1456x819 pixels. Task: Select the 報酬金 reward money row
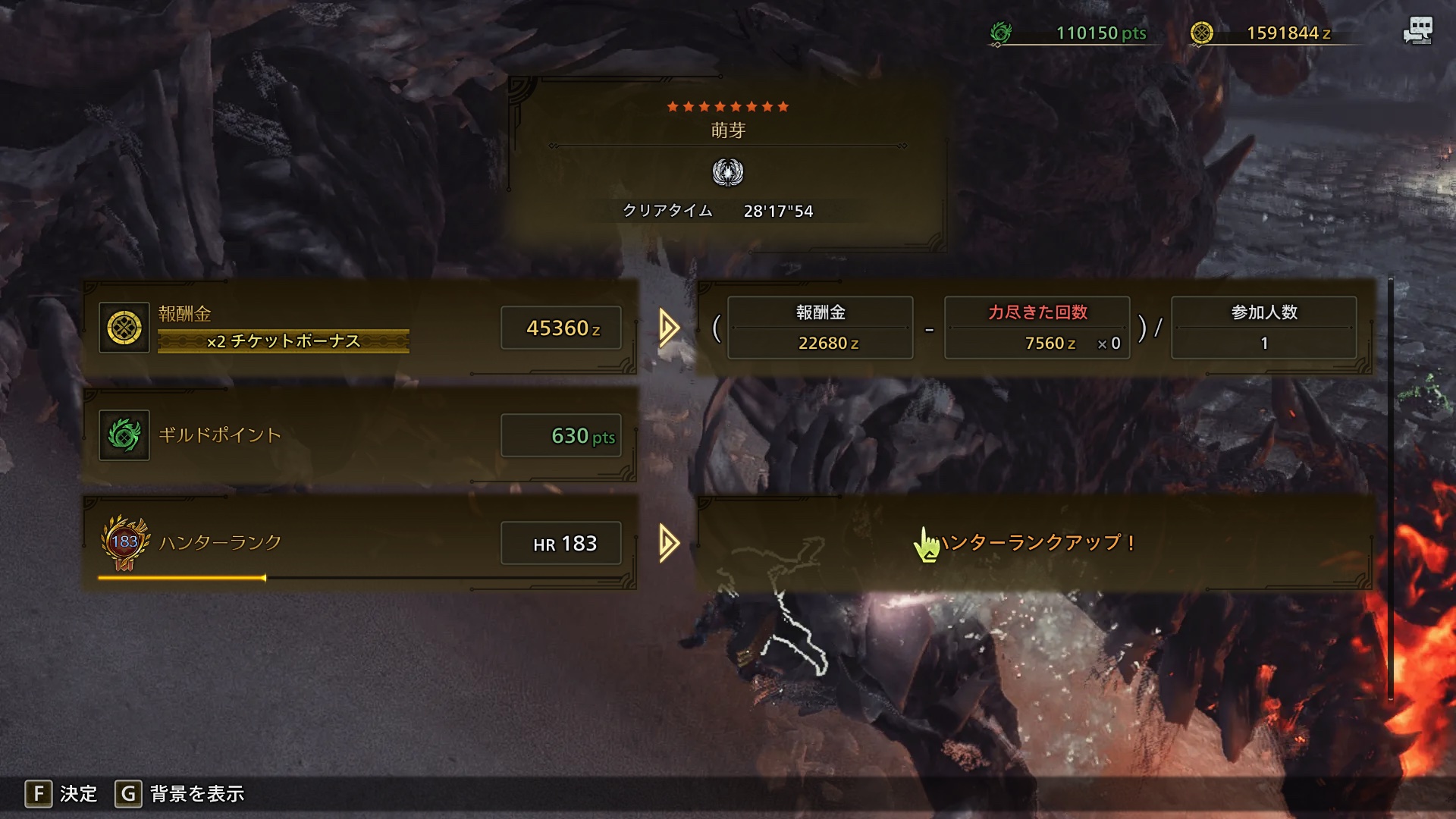point(360,328)
